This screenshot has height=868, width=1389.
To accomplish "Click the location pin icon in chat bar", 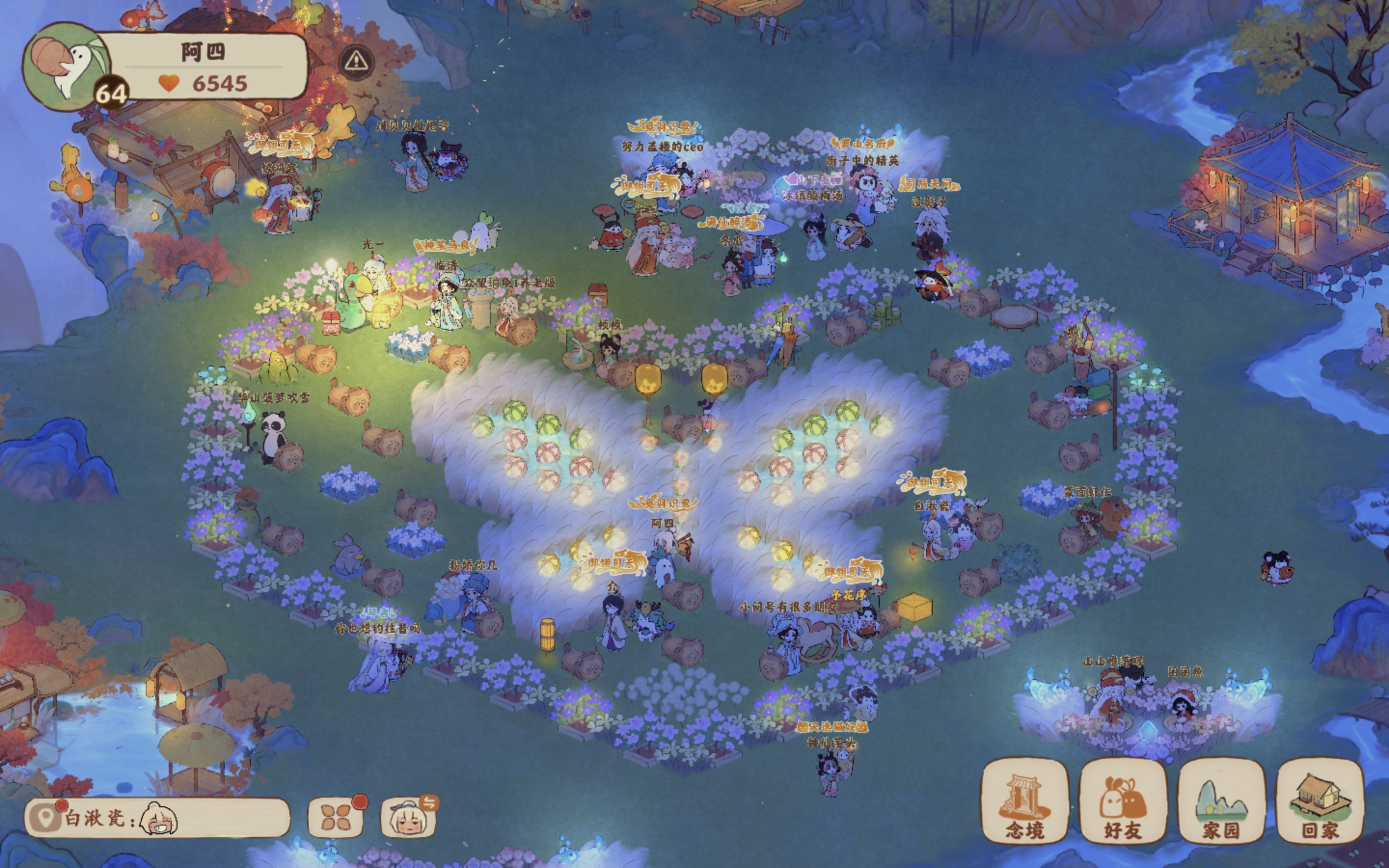I will tap(46, 817).
